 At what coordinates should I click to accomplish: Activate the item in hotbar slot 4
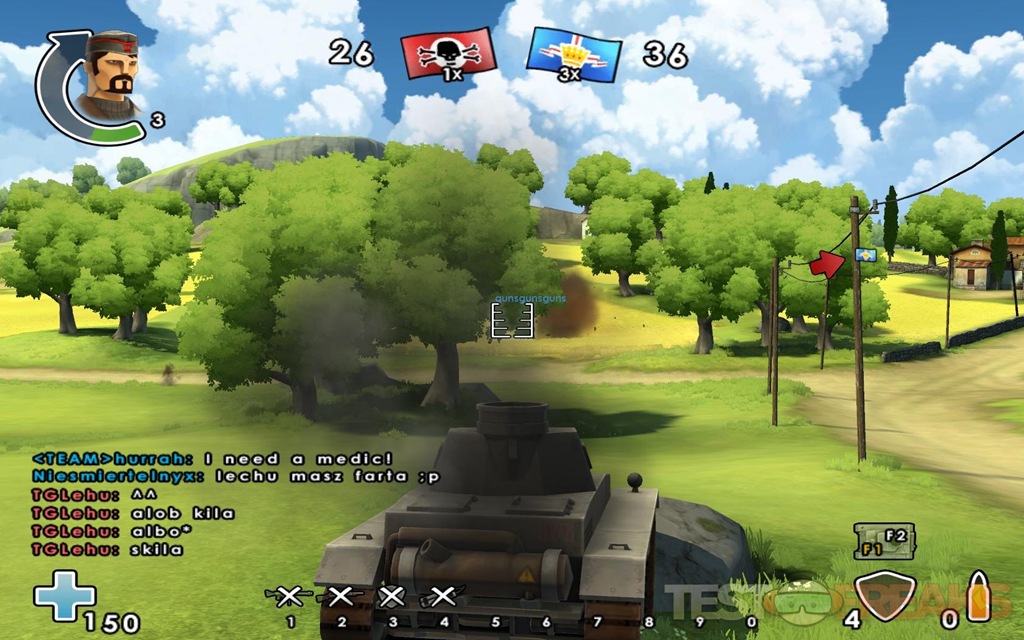click(442, 597)
